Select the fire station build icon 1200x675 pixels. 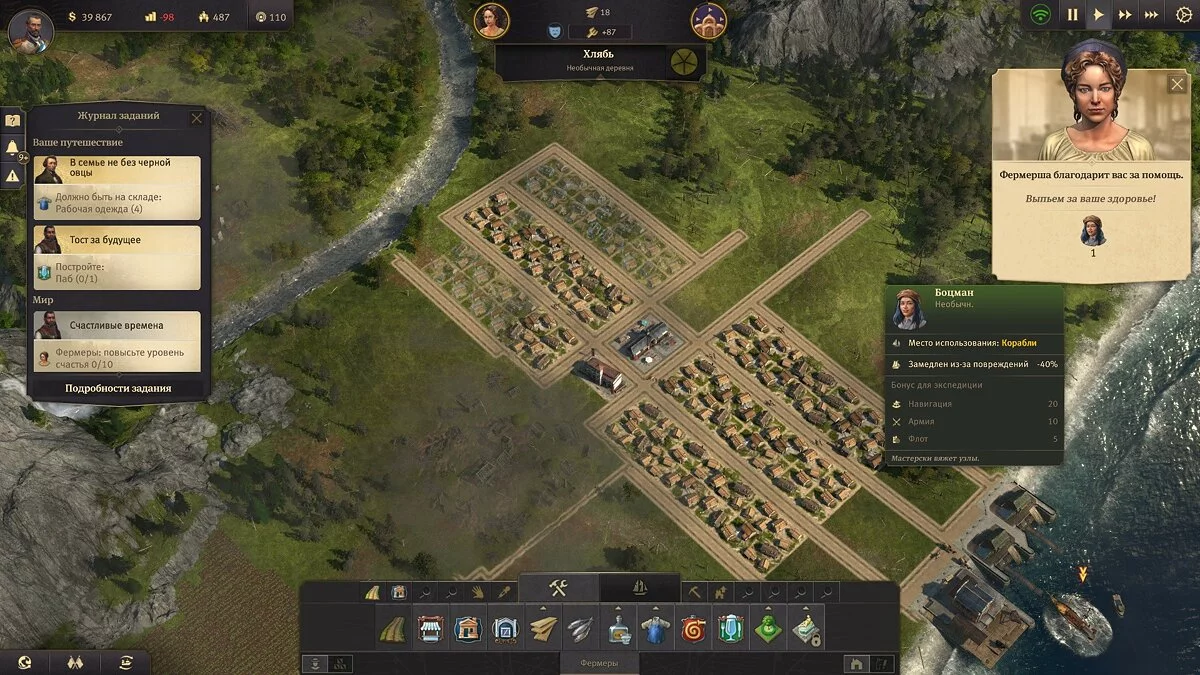coord(692,630)
